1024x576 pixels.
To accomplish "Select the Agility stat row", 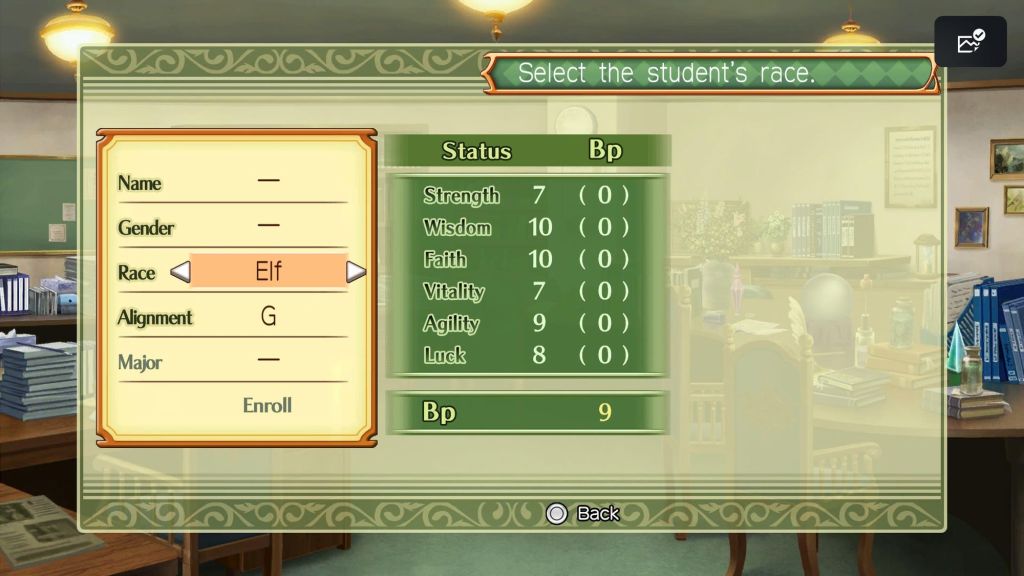I will [526, 323].
